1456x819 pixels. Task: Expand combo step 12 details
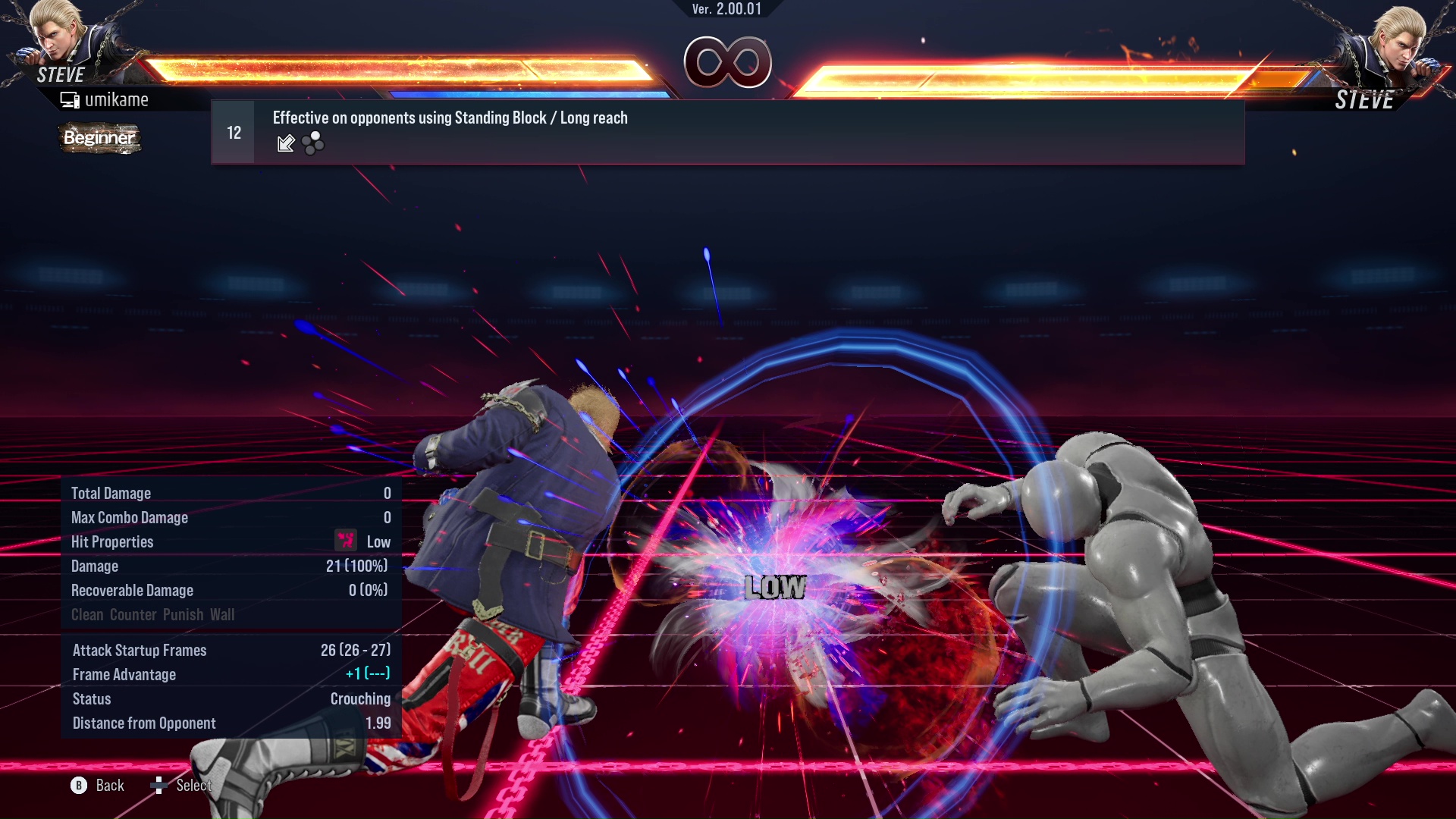click(233, 132)
